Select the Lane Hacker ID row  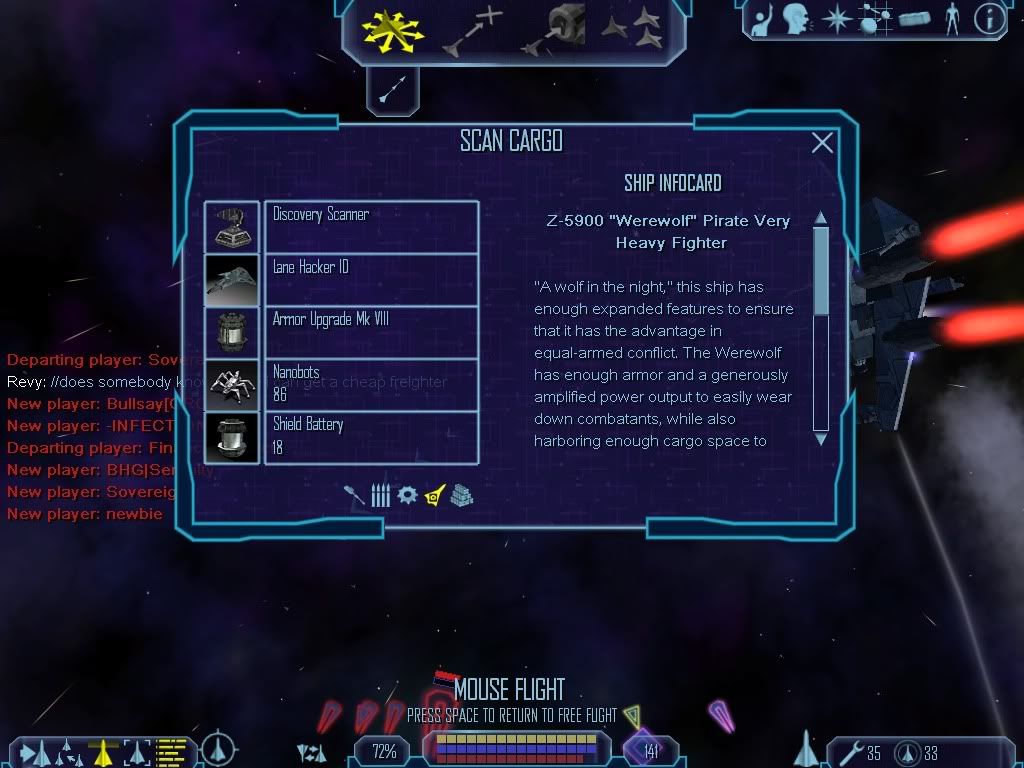click(371, 280)
